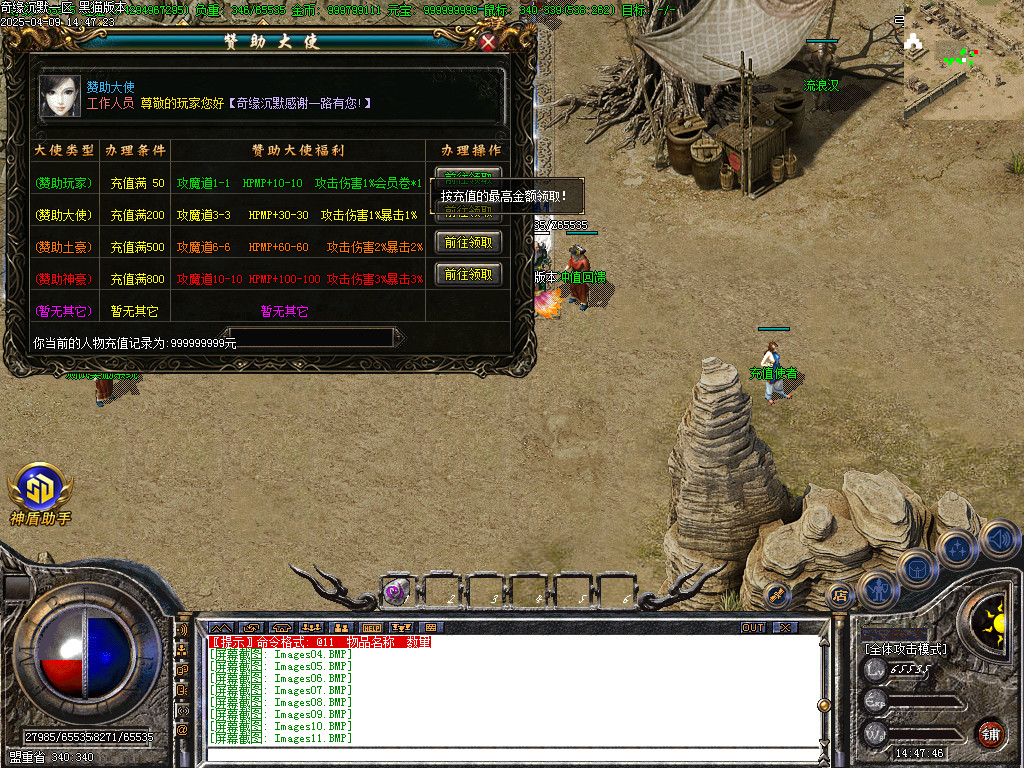This screenshot has width=1024, height=768.
Task: Claim the 赞助土豪 (充值满500) reward
Action: 468,243
